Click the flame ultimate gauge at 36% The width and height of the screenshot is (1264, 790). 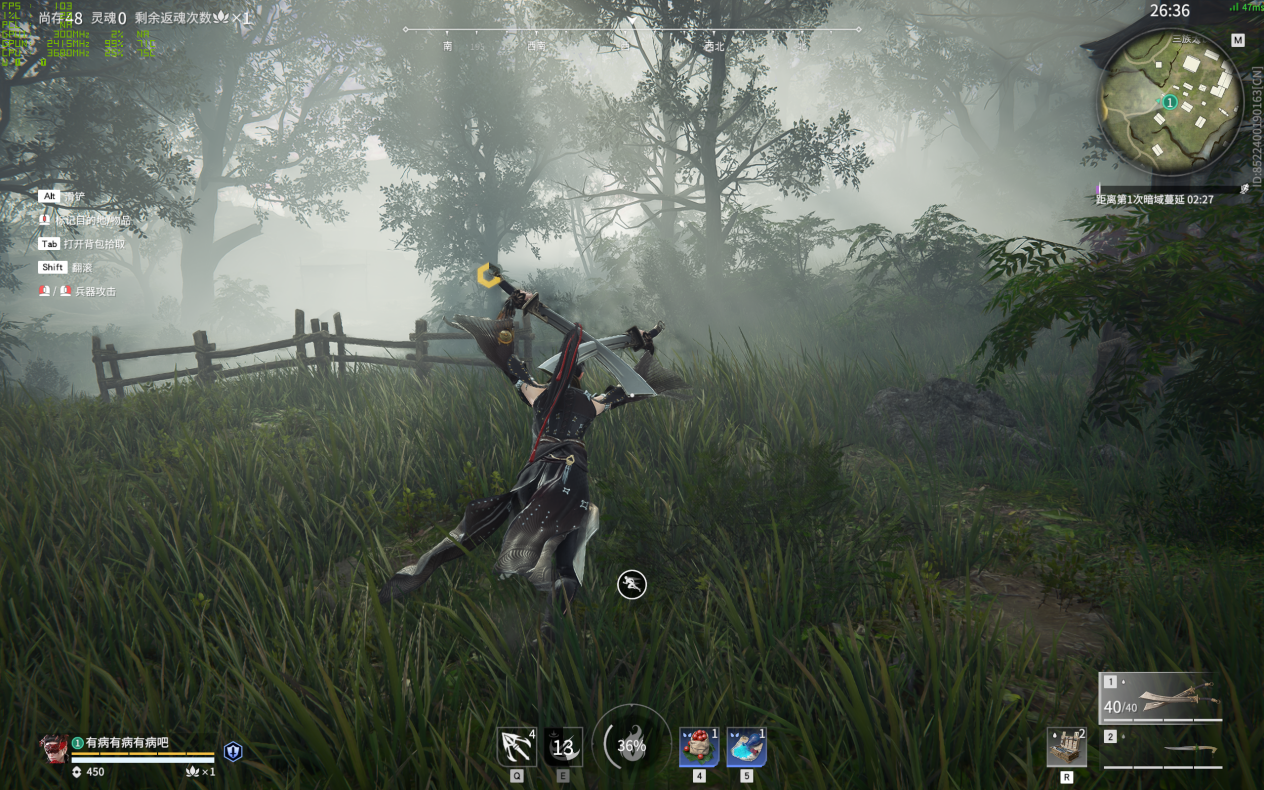point(632,745)
